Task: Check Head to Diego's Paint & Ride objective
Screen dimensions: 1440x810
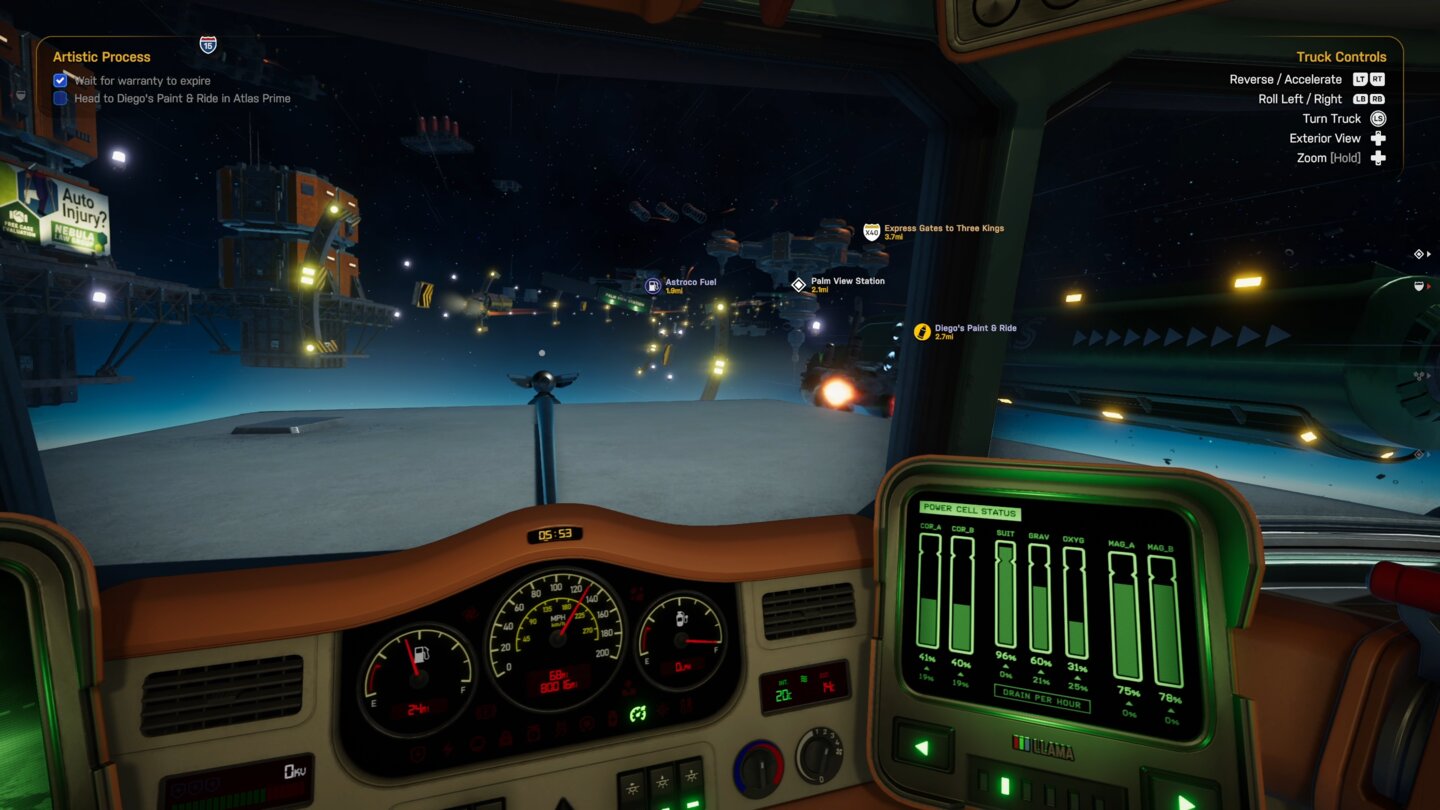Action: click(x=59, y=98)
